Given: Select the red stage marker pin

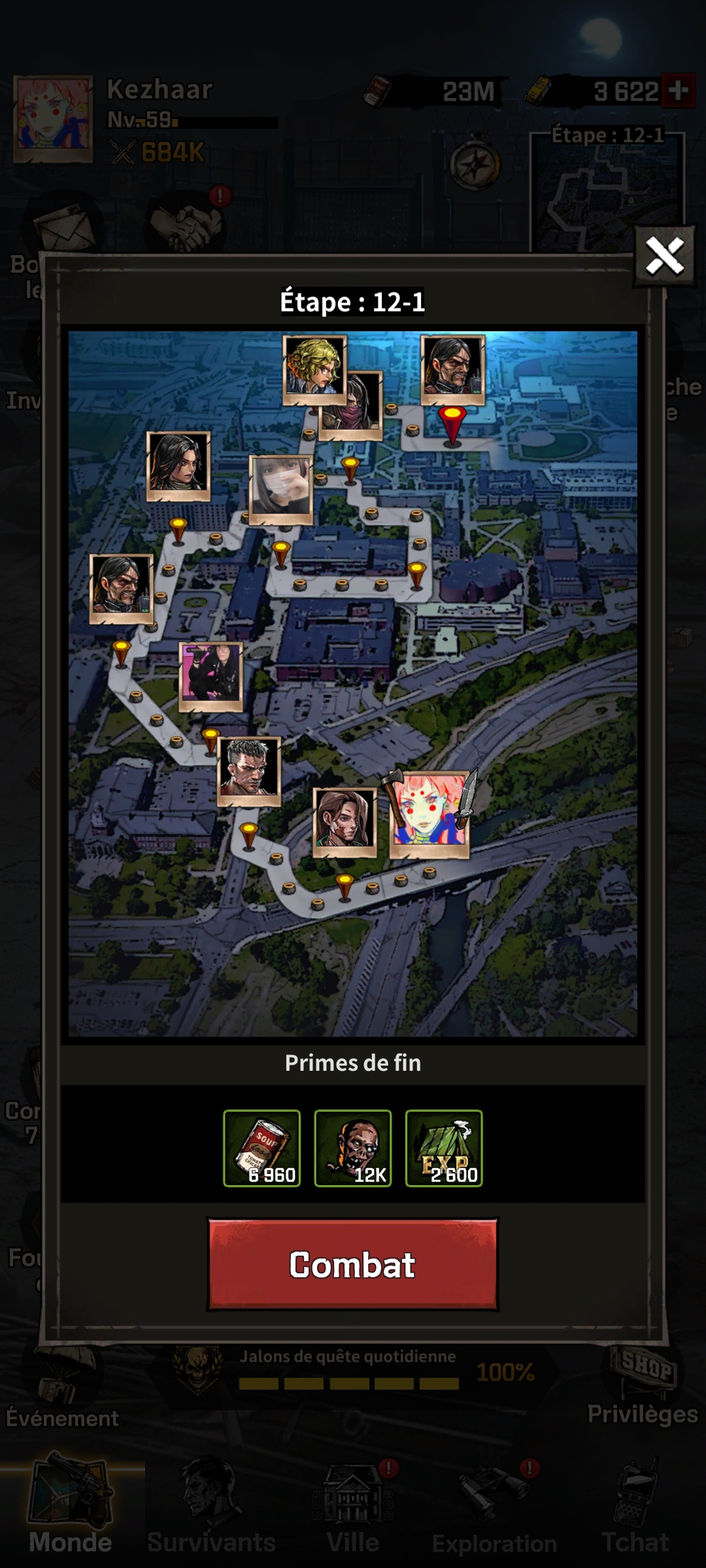Looking at the screenshot, I should tap(452, 423).
